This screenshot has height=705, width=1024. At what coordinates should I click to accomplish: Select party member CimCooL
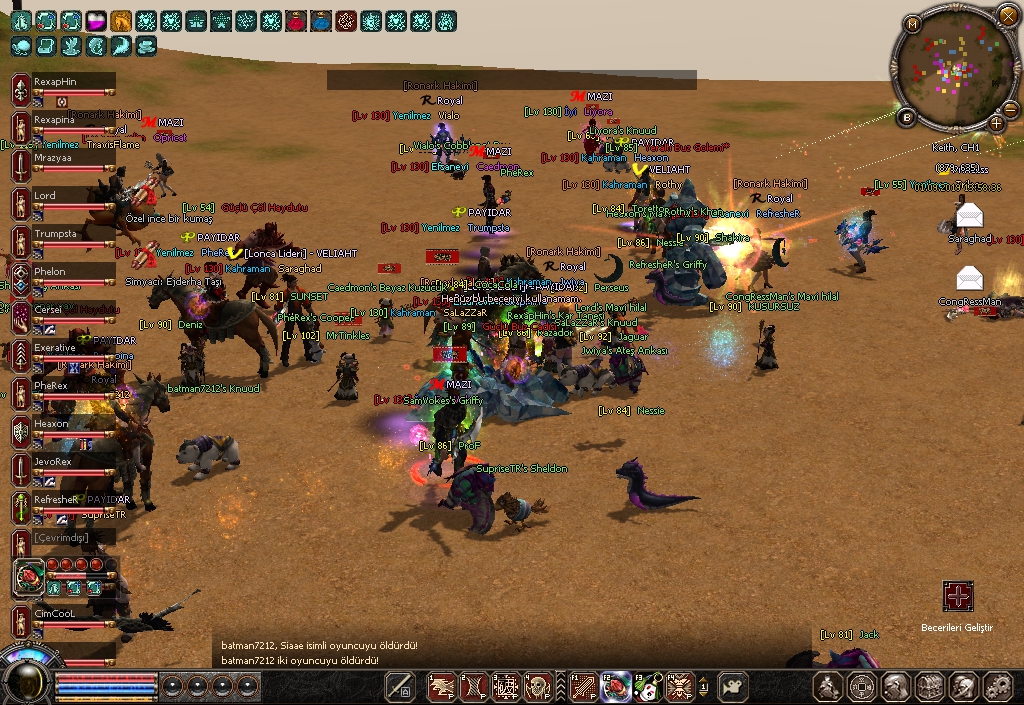coord(62,613)
